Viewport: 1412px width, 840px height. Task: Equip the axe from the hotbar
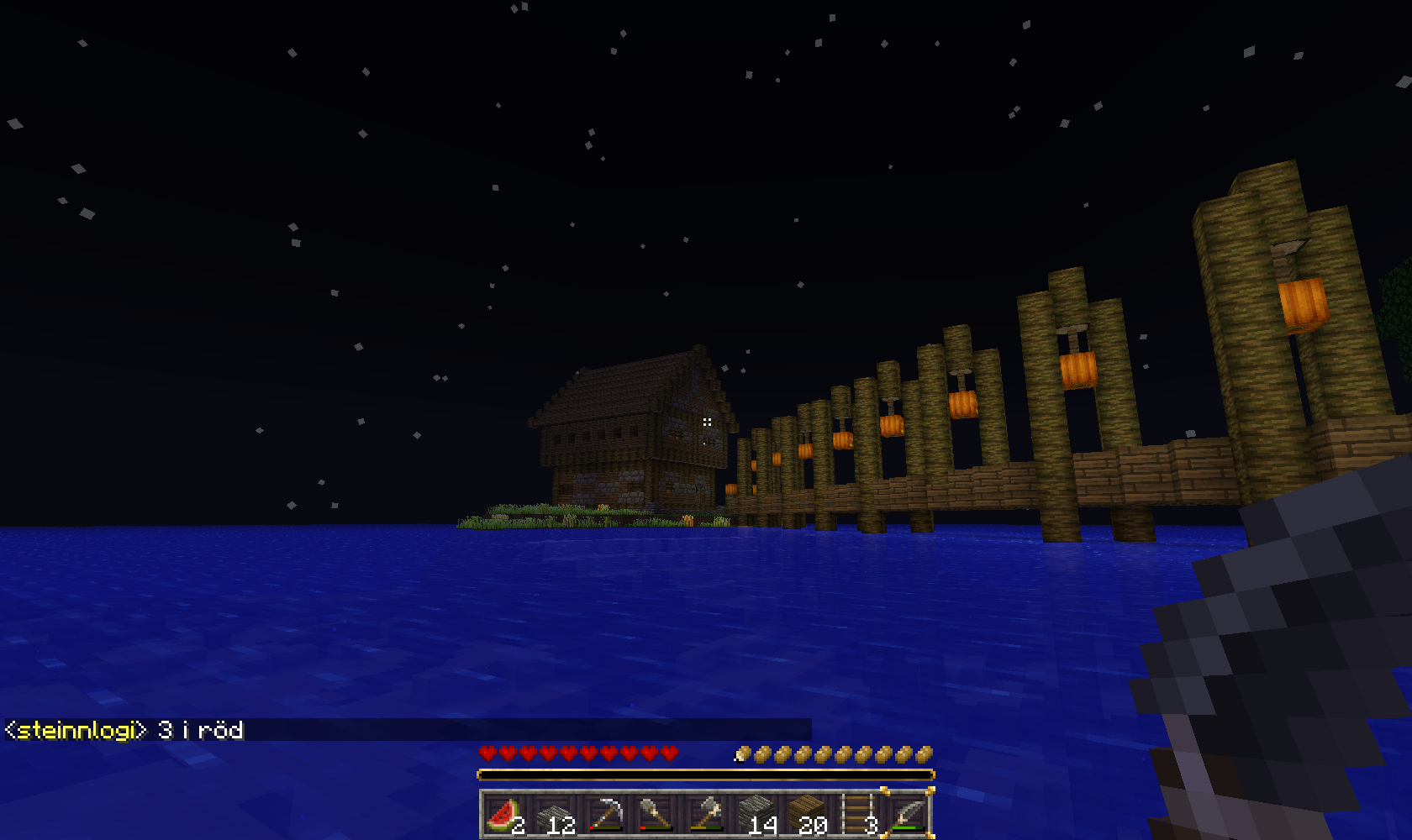pyautogui.click(x=706, y=815)
